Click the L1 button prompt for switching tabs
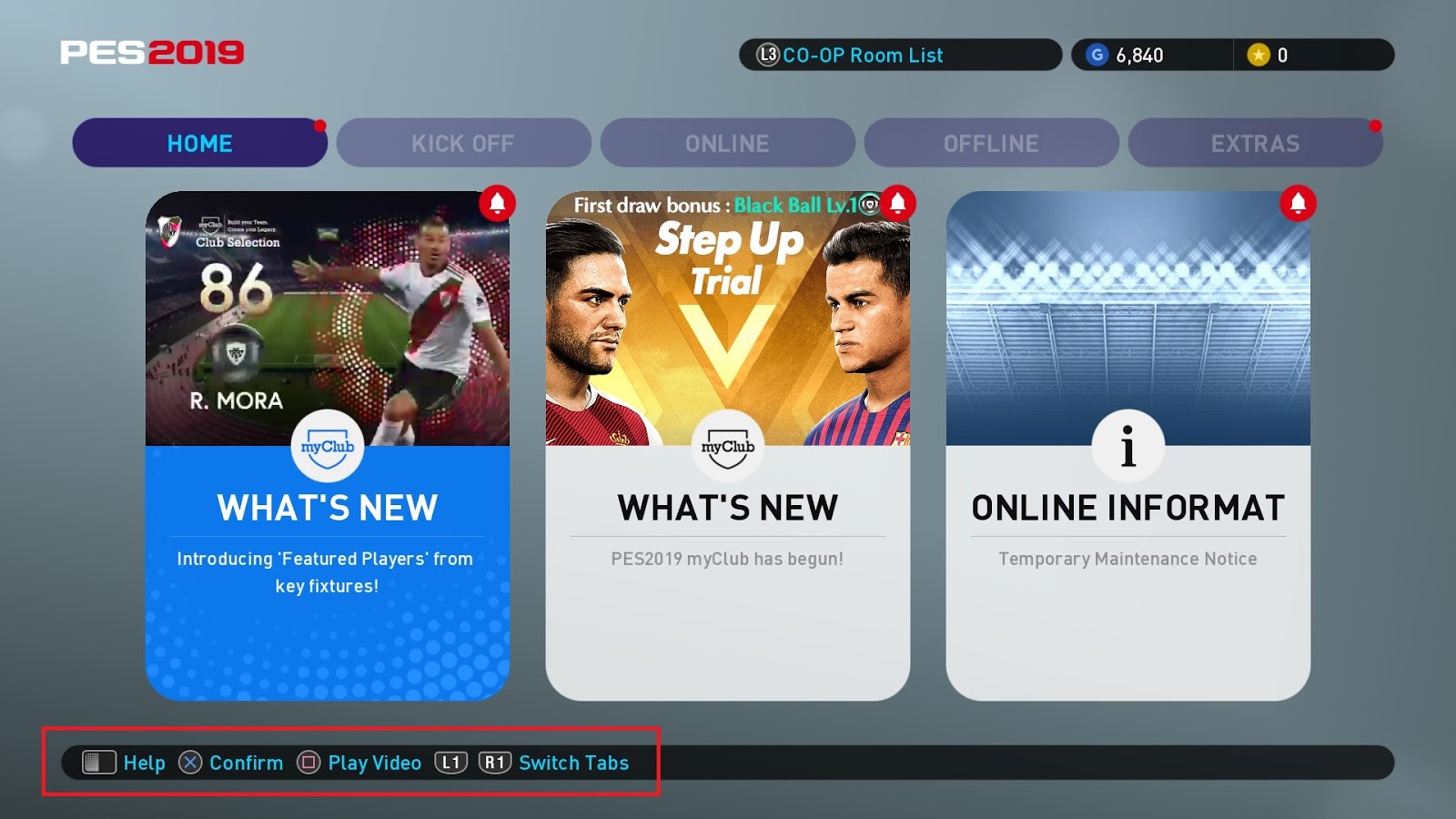1456x819 pixels. (450, 763)
